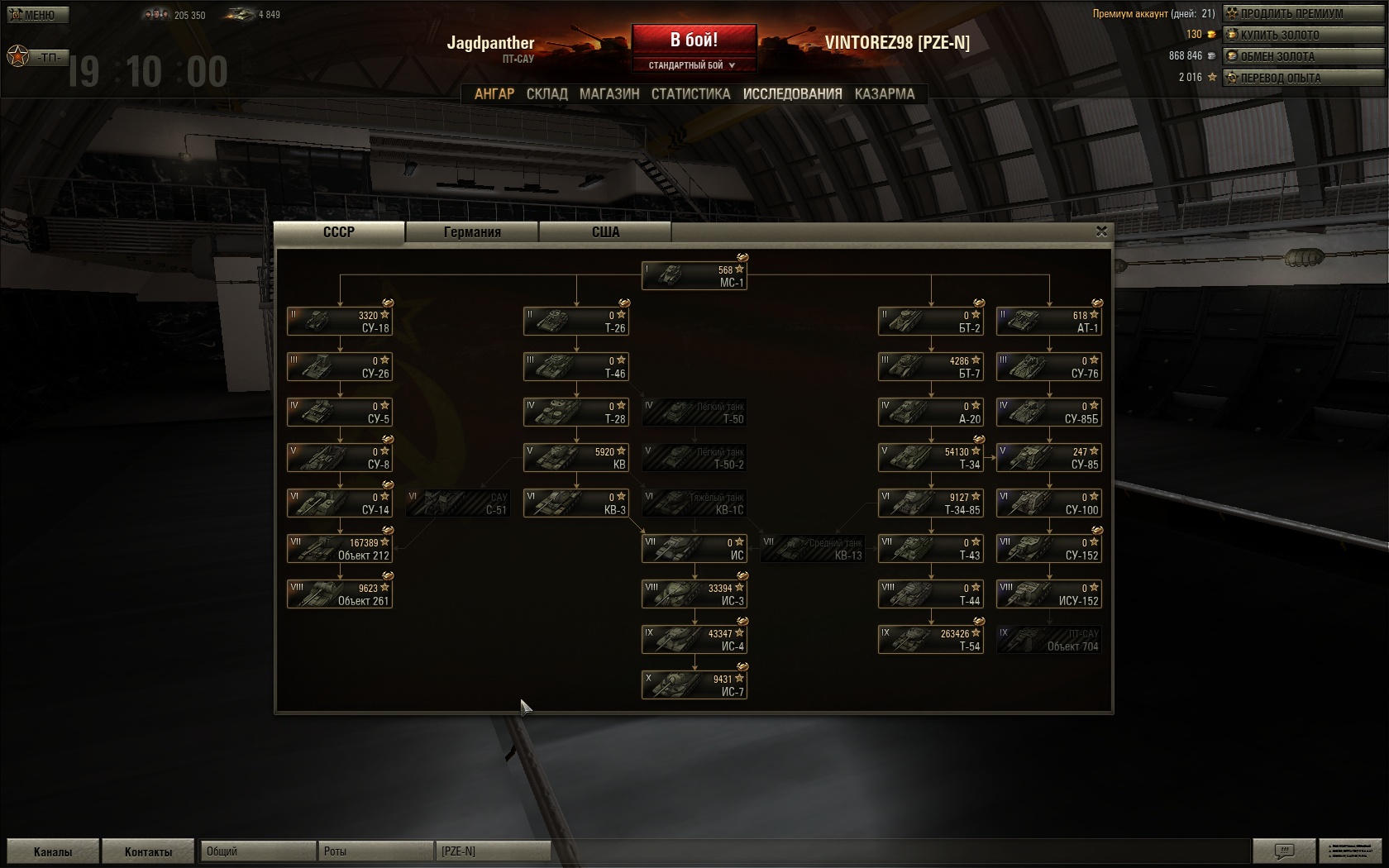
Task: Open the Ангар section
Action: (494, 94)
